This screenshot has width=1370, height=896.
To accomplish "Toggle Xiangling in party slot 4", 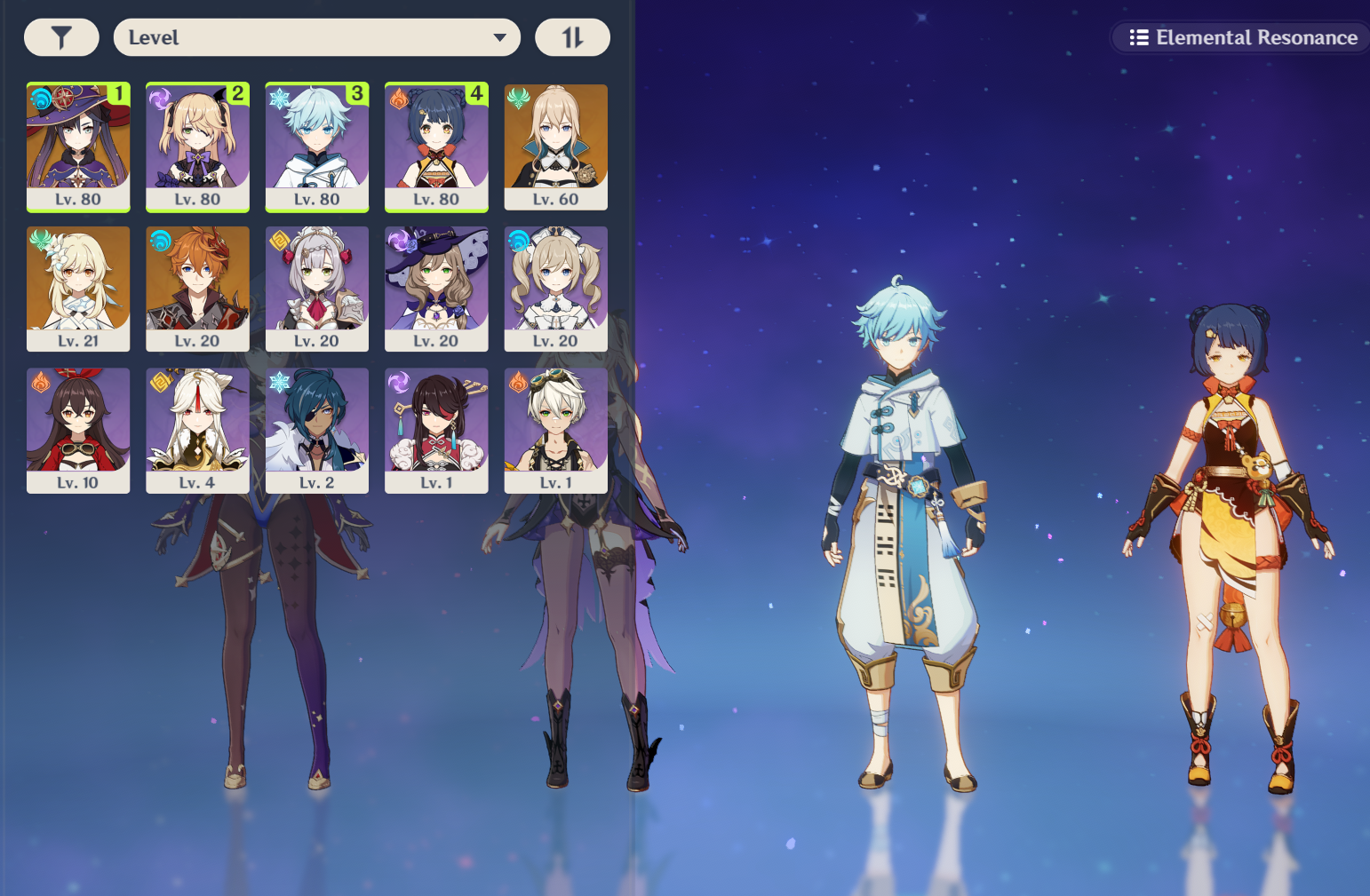I will point(435,147).
